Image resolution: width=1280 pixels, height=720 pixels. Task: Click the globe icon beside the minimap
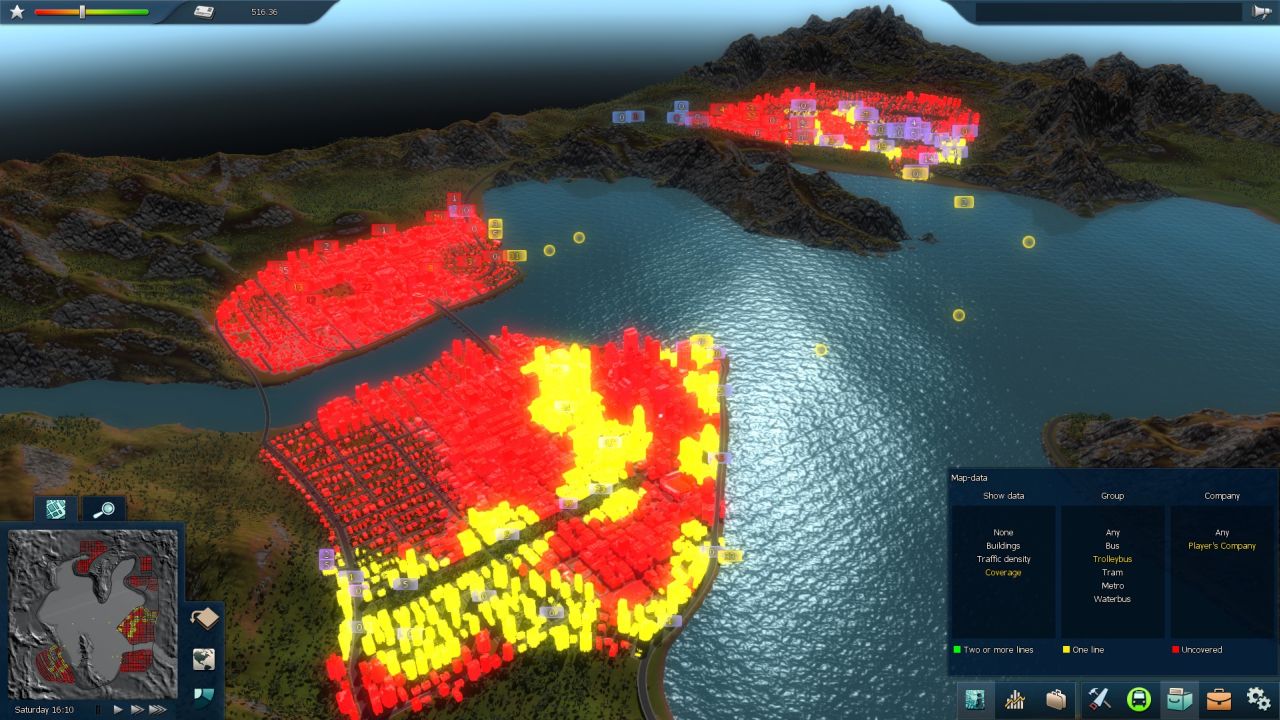pyautogui.click(x=204, y=658)
